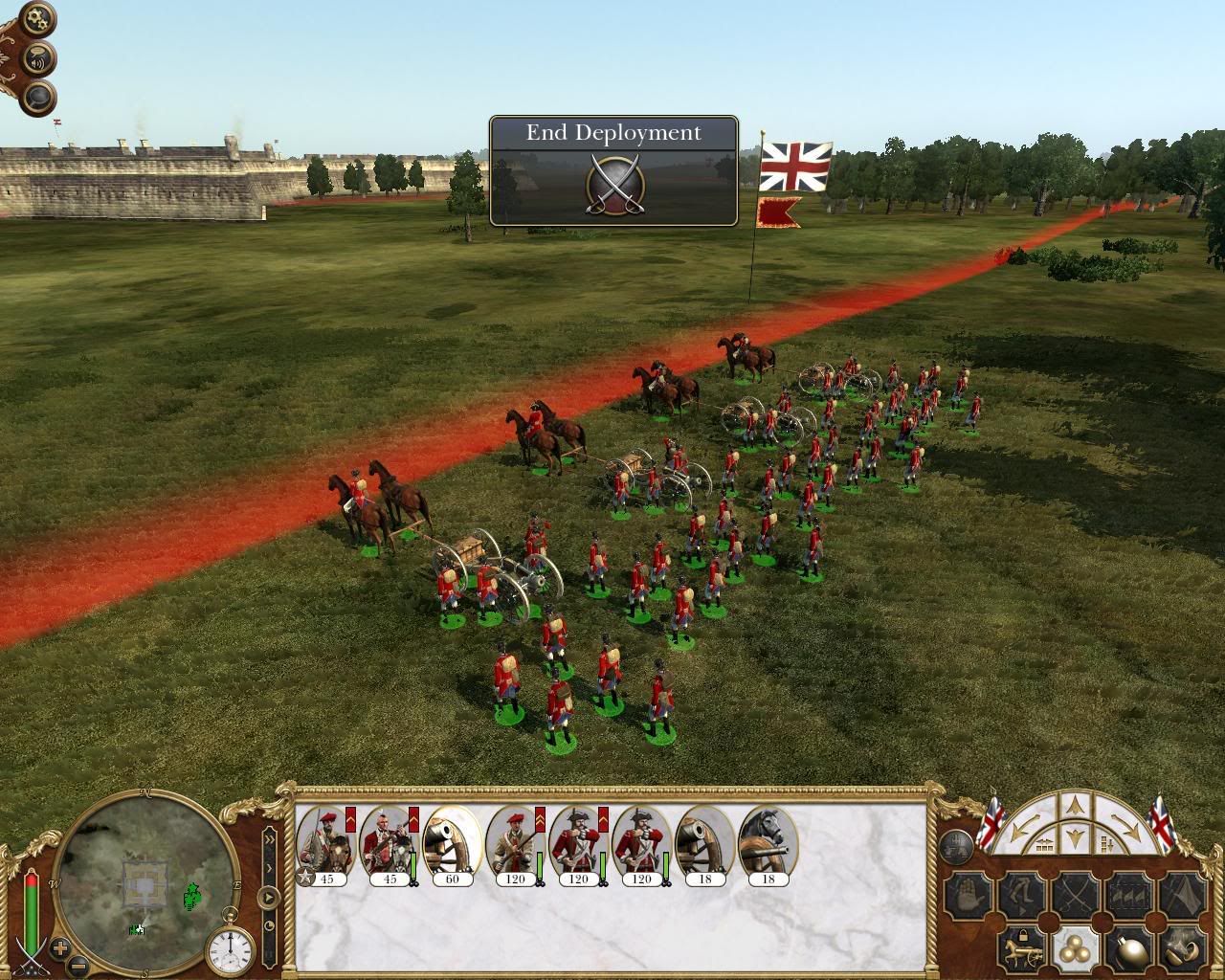The width and height of the screenshot is (1225, 980).
Task: Select the General's 45-man unit card
Action: (x=323, y=842)
